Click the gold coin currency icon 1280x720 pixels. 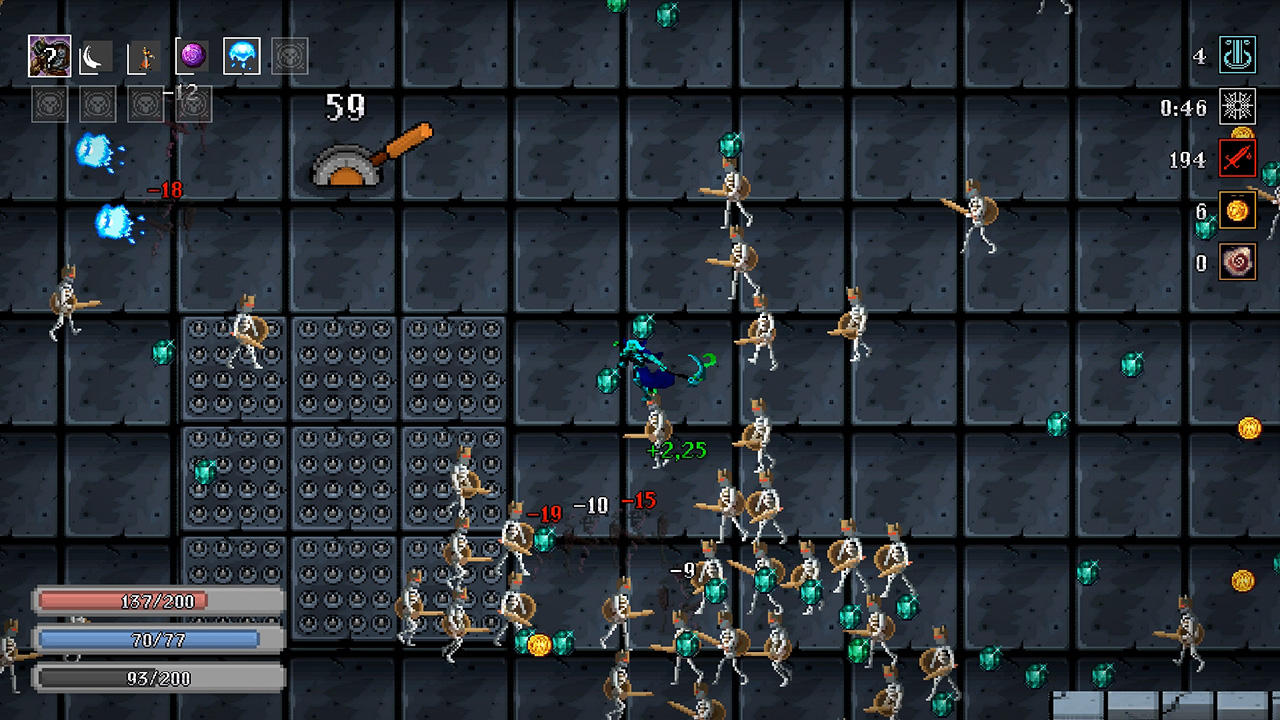tap(1237, 211)
